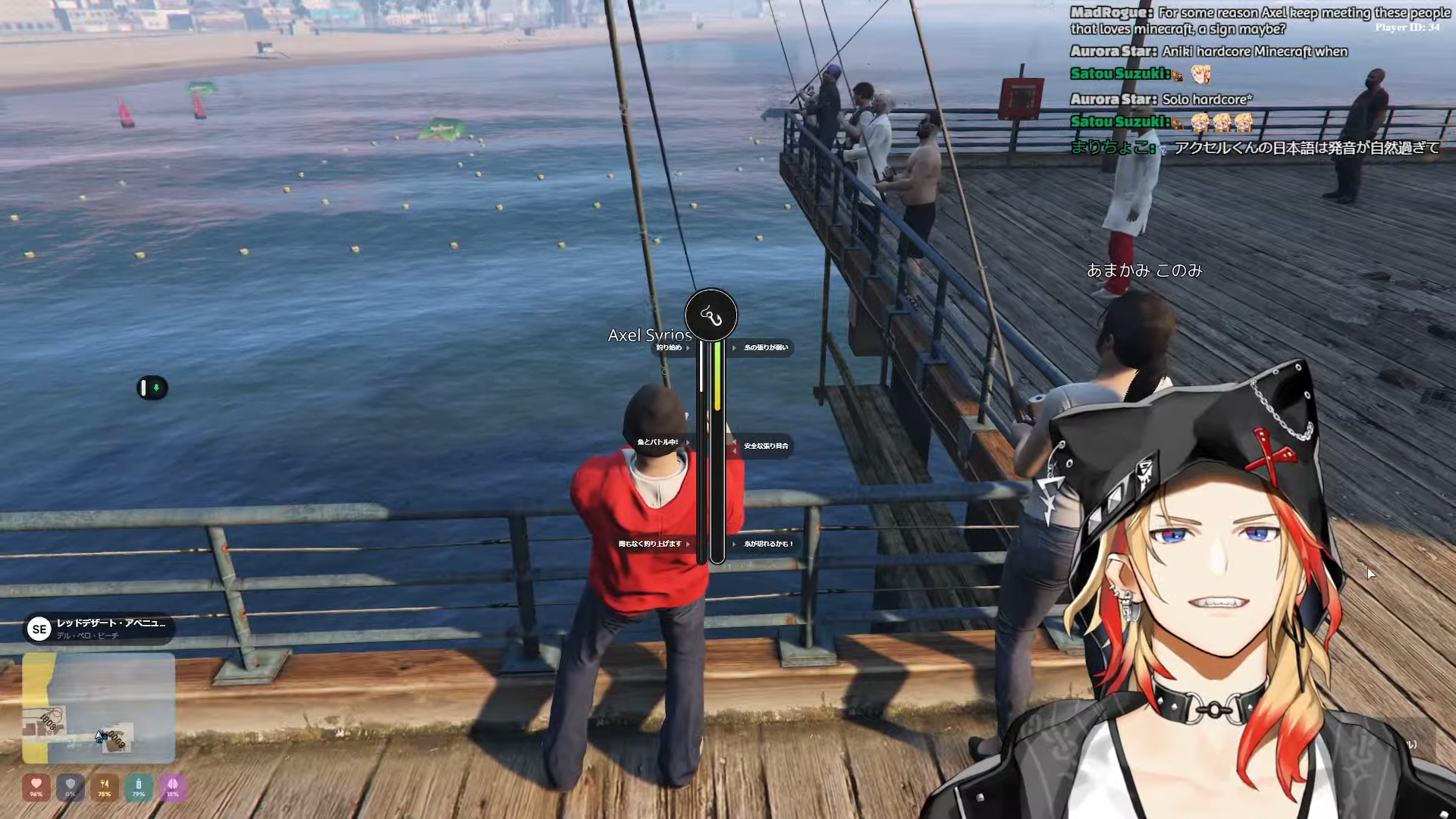Screen dimensions: 1456x819
Task: Select the fishing hook icon above the gauge
Action: pyautogui.click(x=711, y=315)
